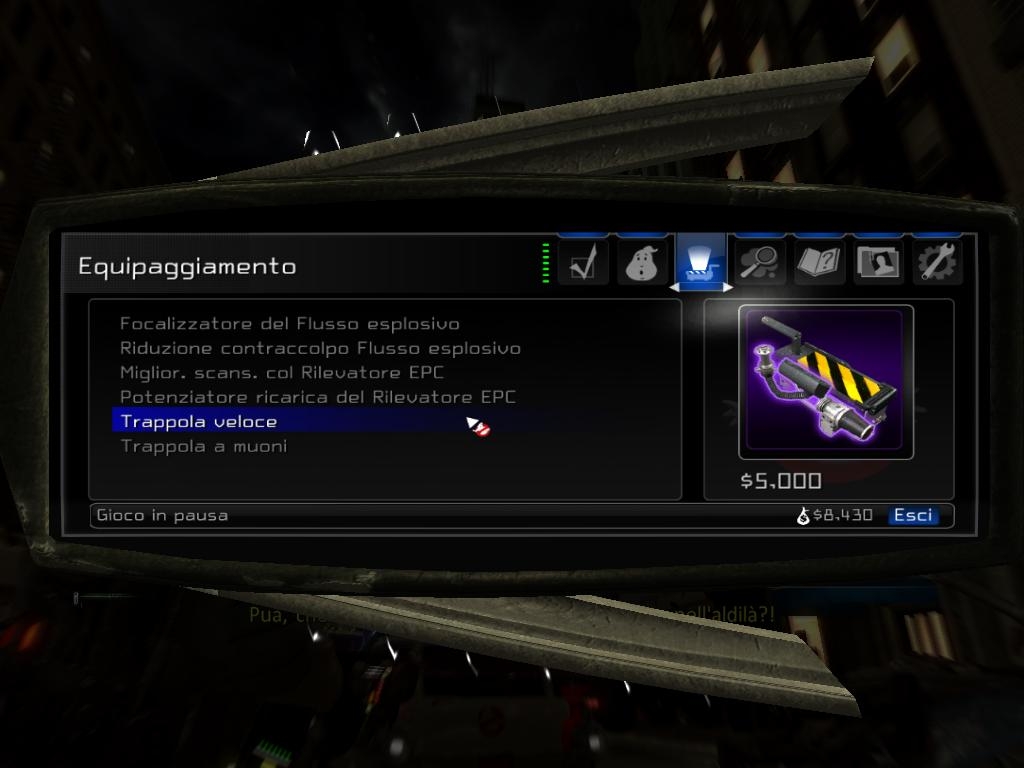
Task: Select Focalizzatore del Flusso esplosivo upgrade
Action: [x=289, y=324]
